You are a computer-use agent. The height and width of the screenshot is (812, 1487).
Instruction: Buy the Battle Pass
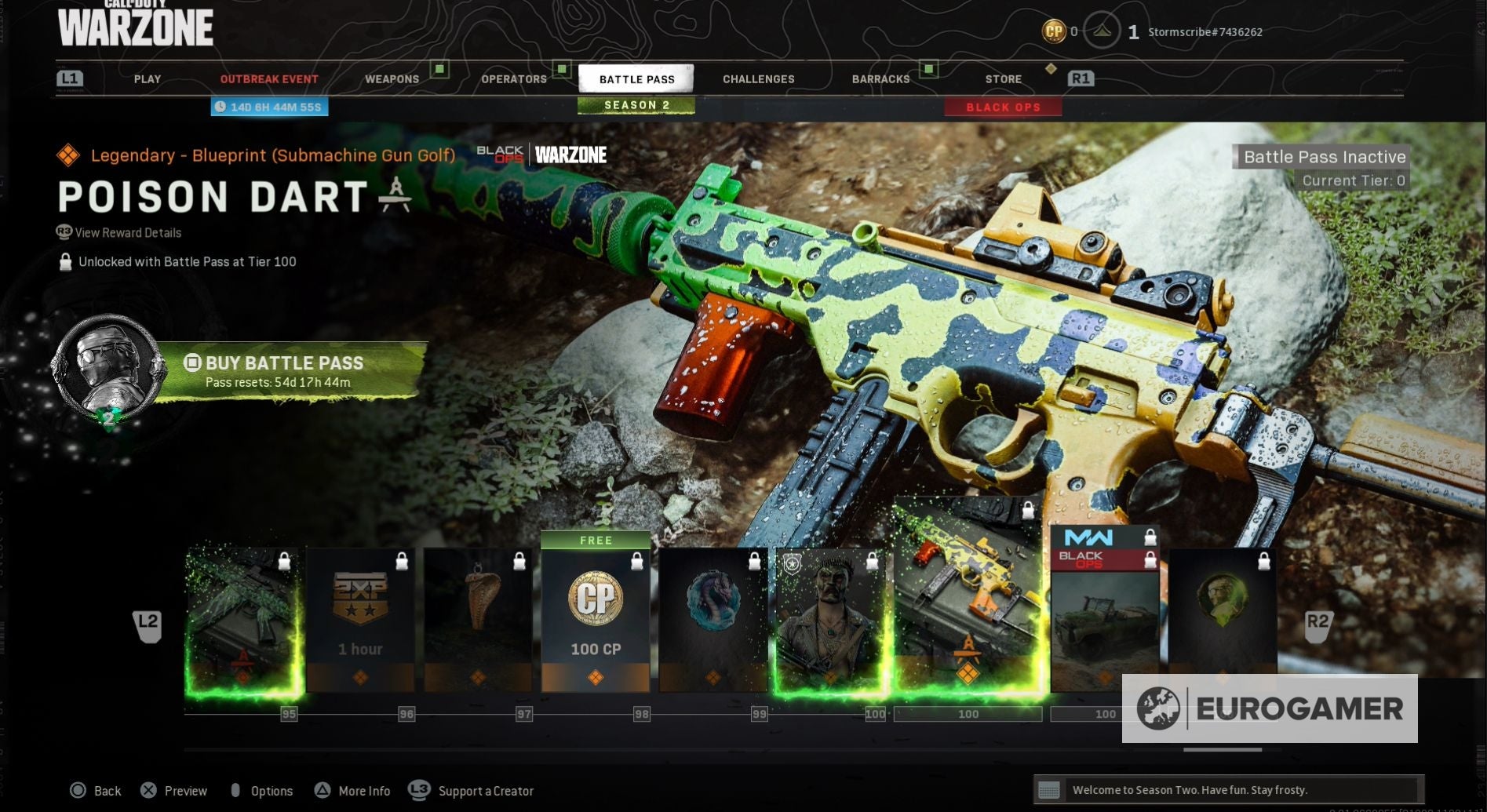pyautogui.click(x=284, y=371)
